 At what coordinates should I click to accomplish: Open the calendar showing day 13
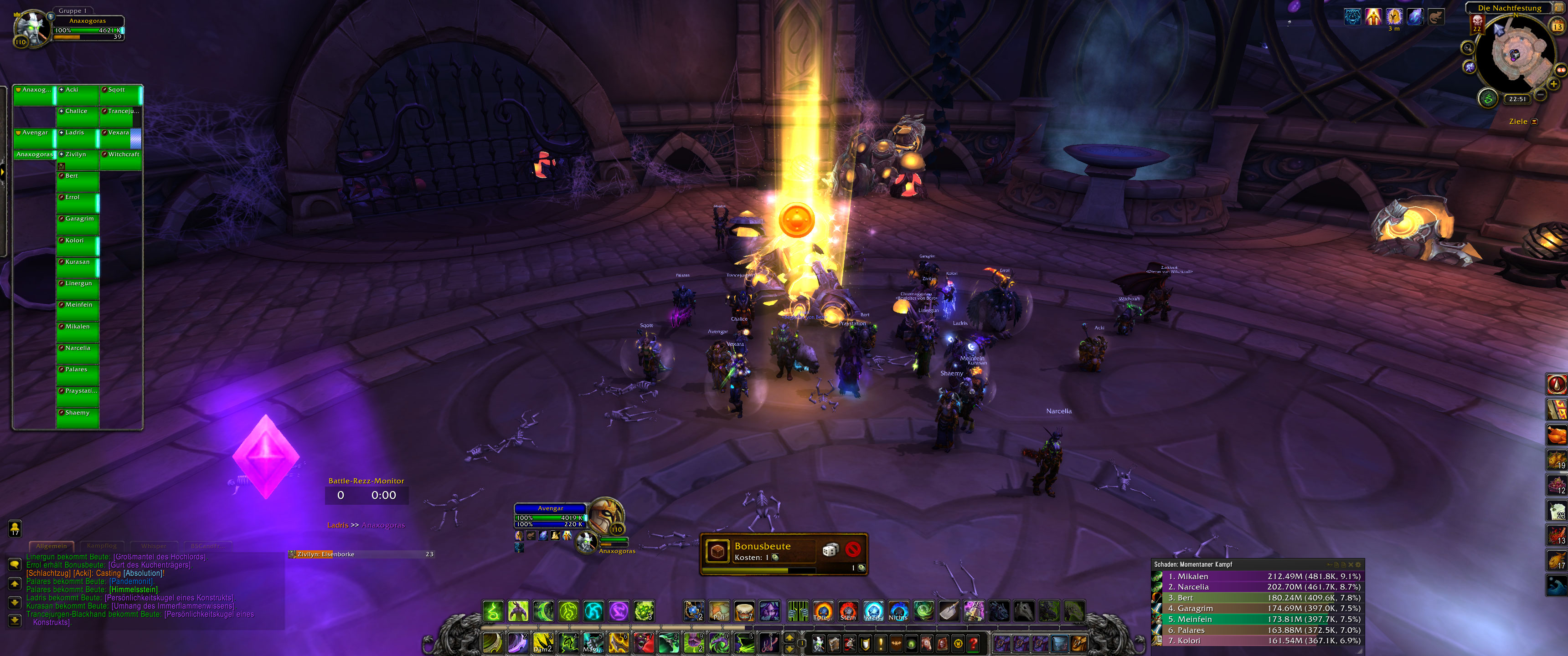pos(1557,26)
